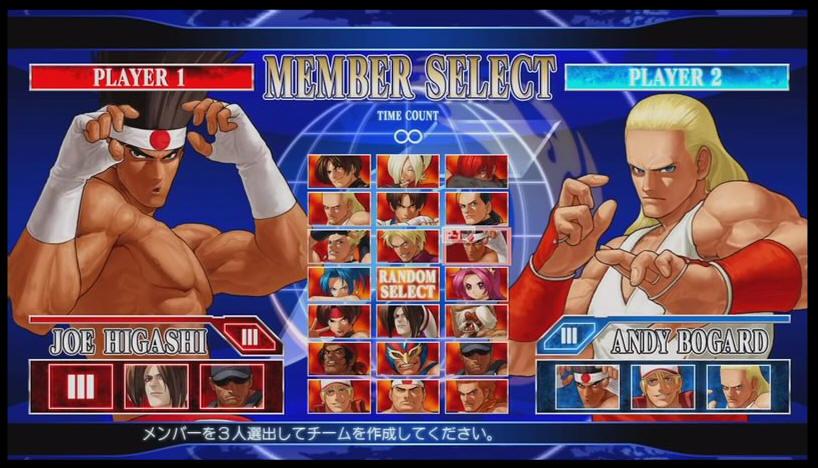Click blond Andy portrait in Player 2 team

[738, 386]
